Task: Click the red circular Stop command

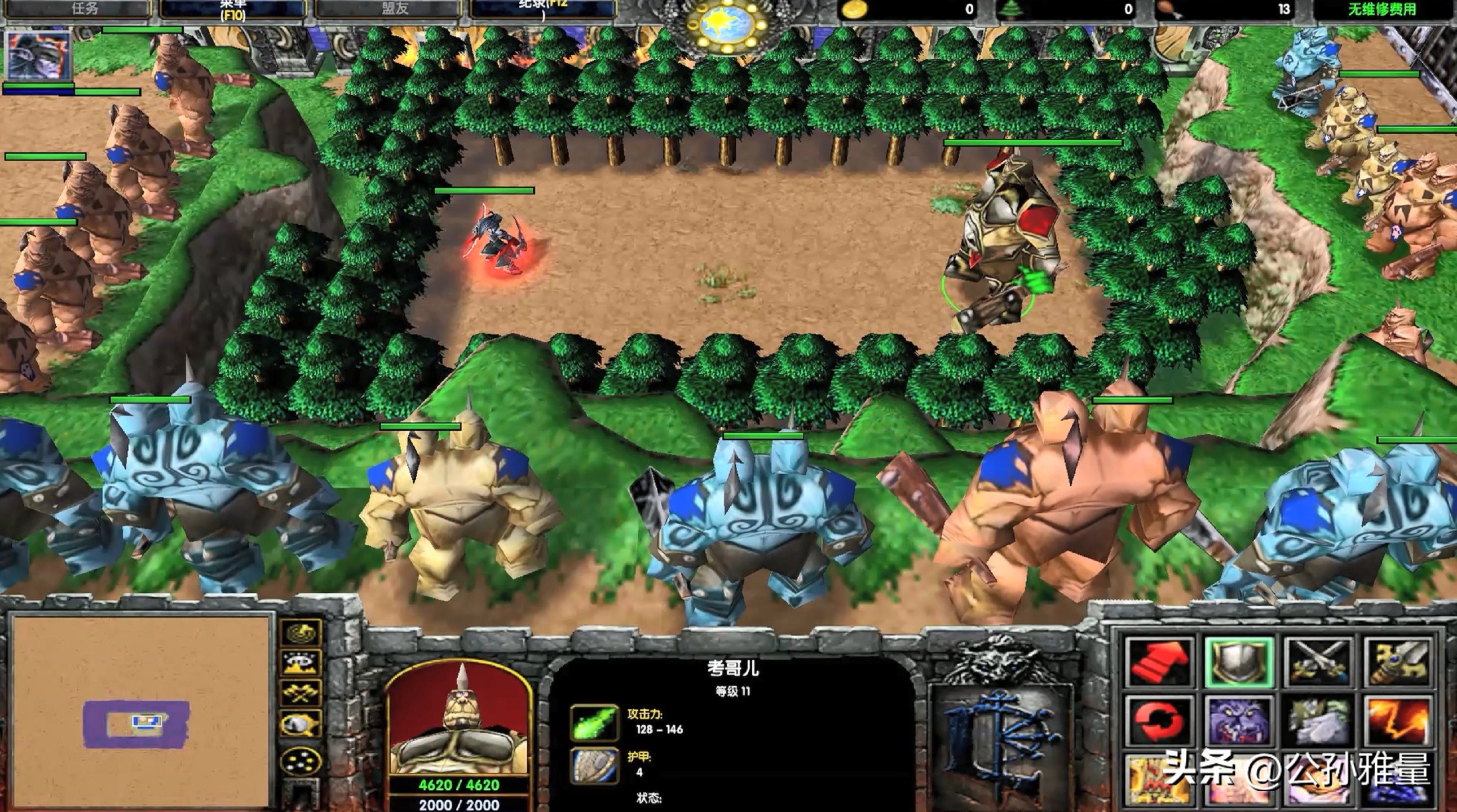Action: tap(1159, 721)
